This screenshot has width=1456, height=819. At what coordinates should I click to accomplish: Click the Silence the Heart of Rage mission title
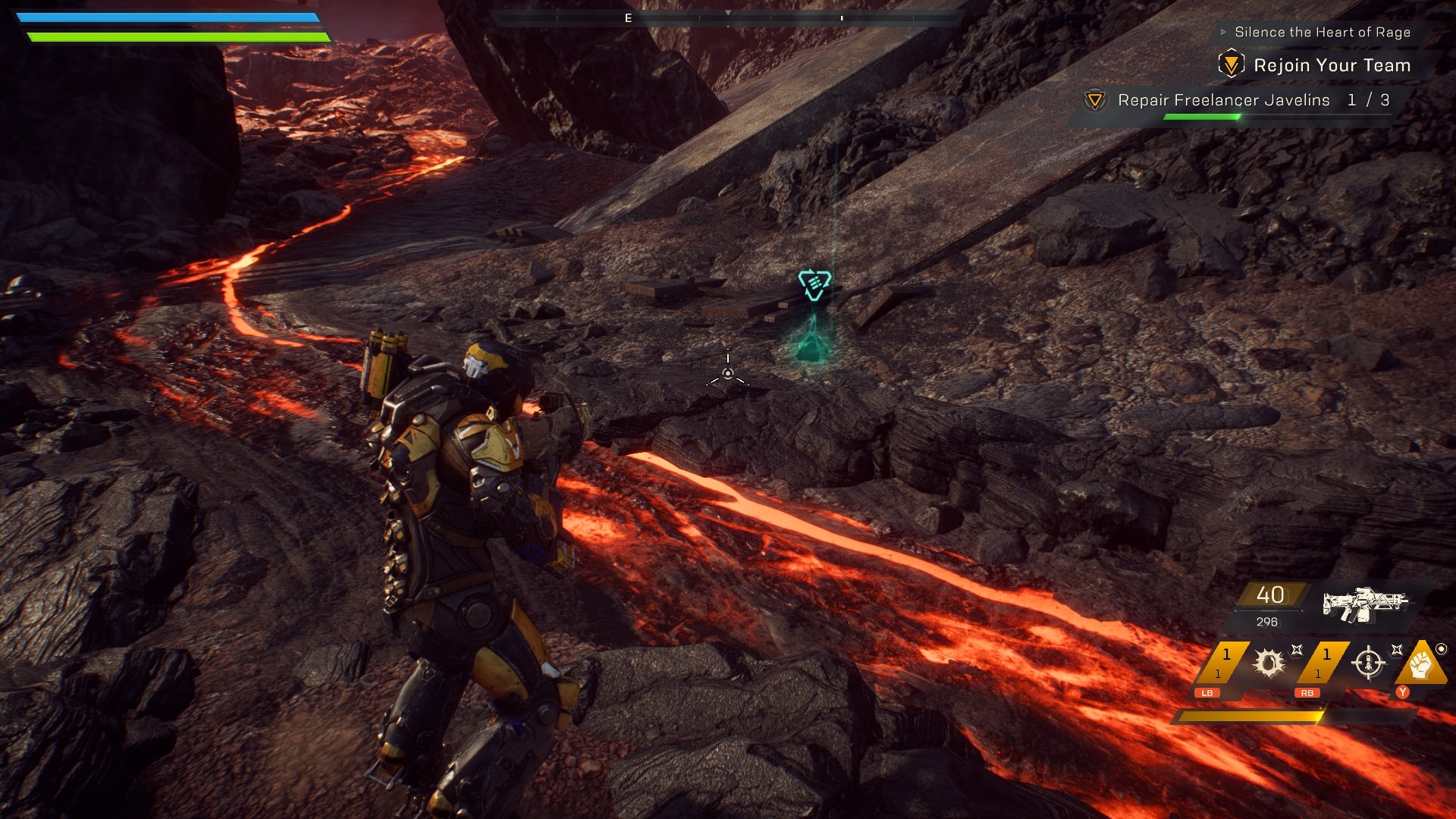pos(1322,32)
